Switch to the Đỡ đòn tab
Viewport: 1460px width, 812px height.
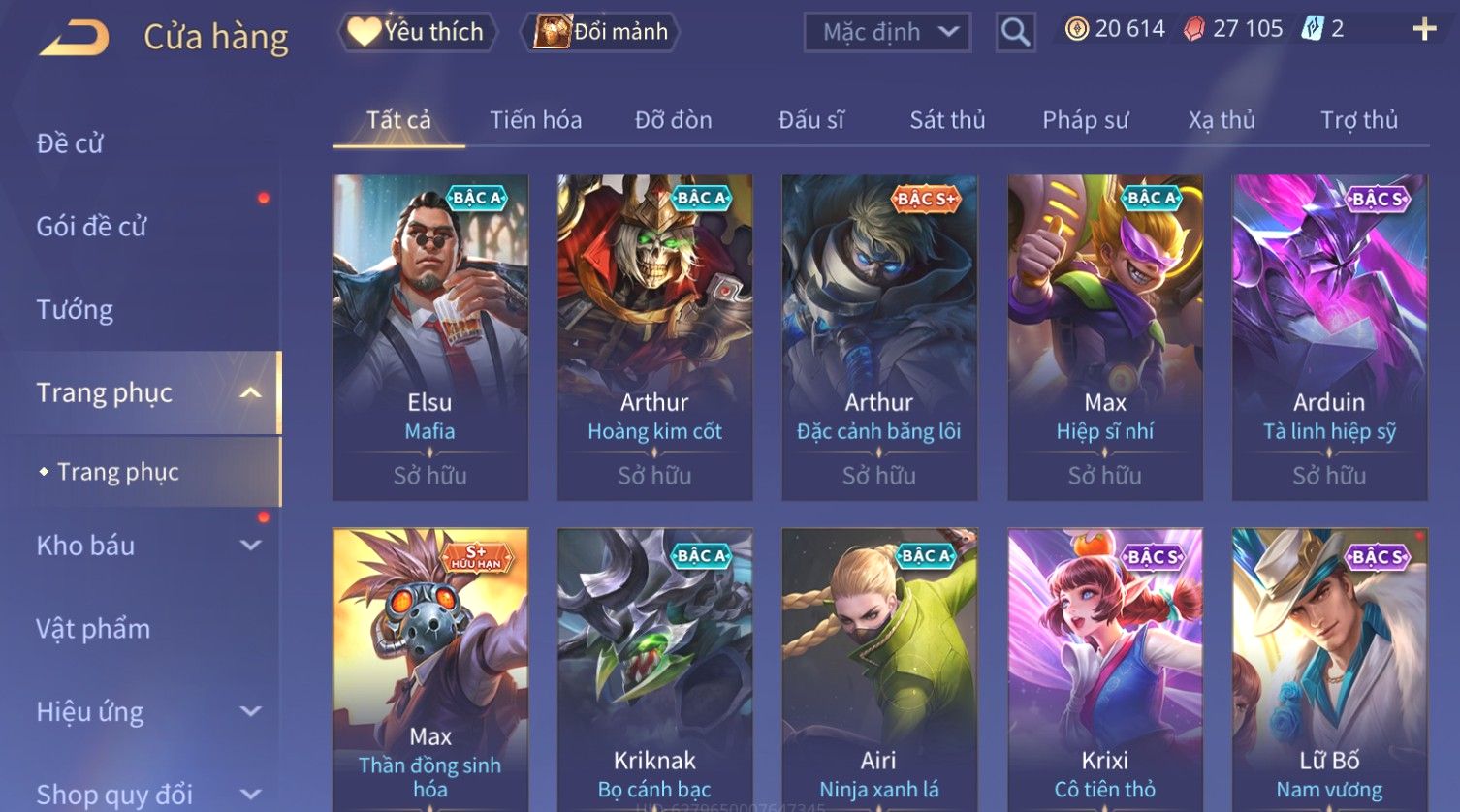[x=673, y=120]
